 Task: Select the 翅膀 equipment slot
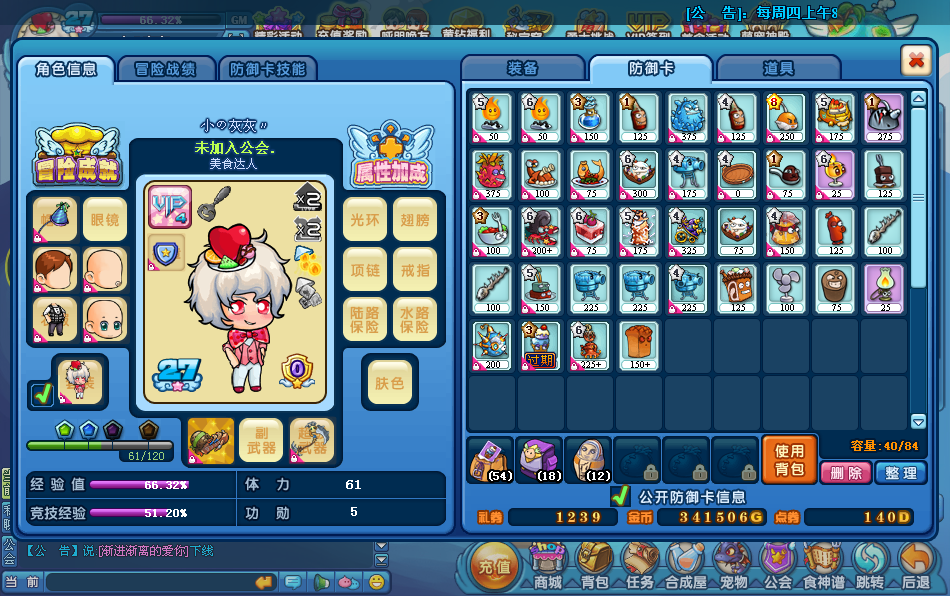(414, 219)
